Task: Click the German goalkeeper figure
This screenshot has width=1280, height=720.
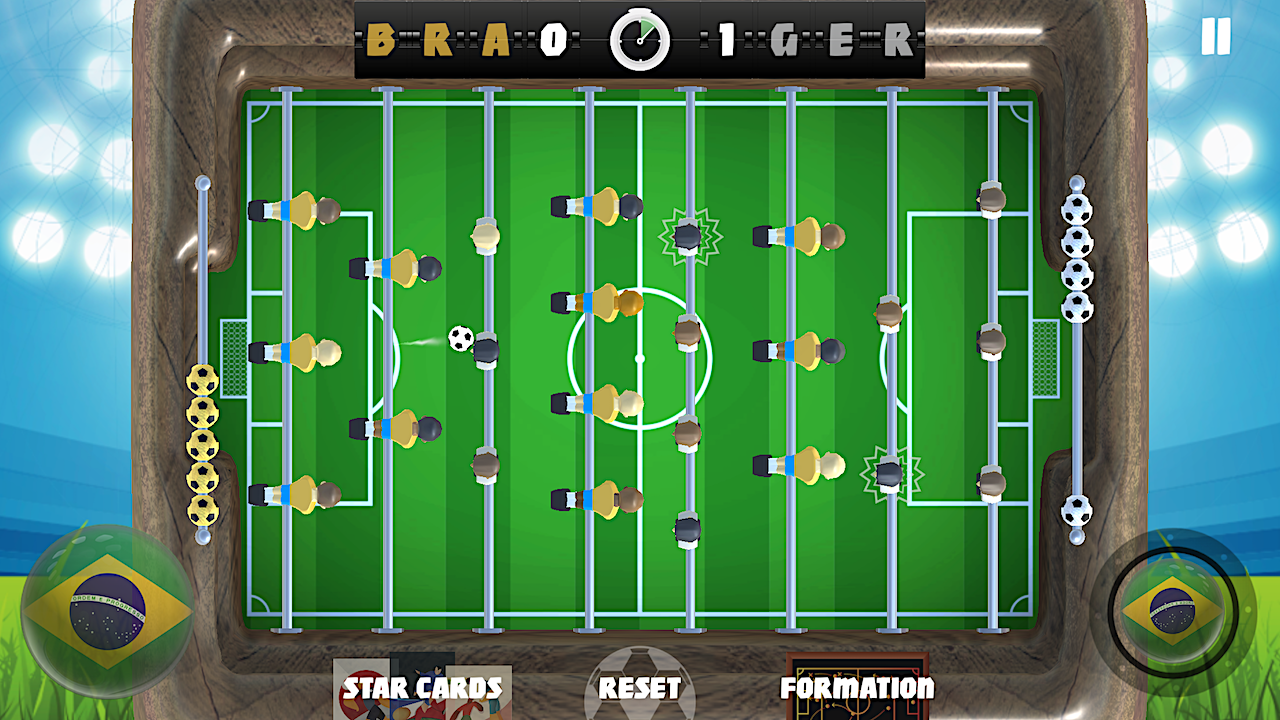Action: coord(990,340)
